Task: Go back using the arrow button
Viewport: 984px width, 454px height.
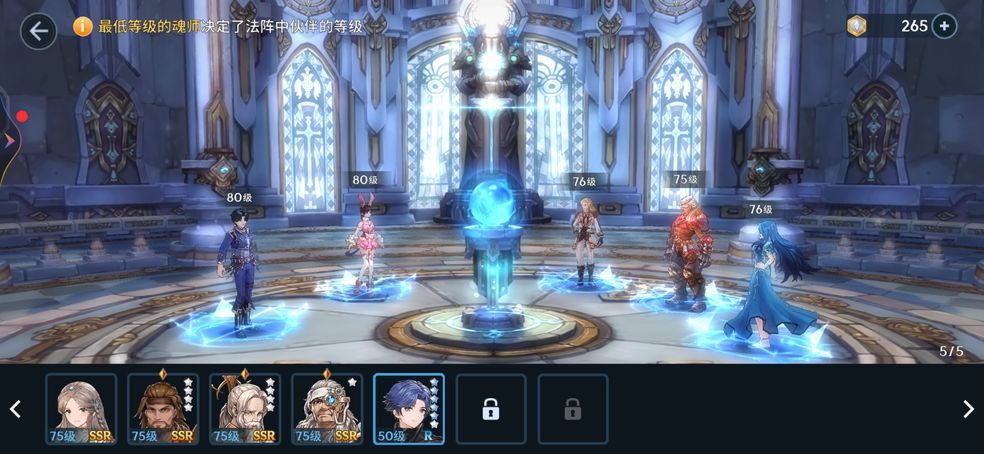Action: [38, 30]
